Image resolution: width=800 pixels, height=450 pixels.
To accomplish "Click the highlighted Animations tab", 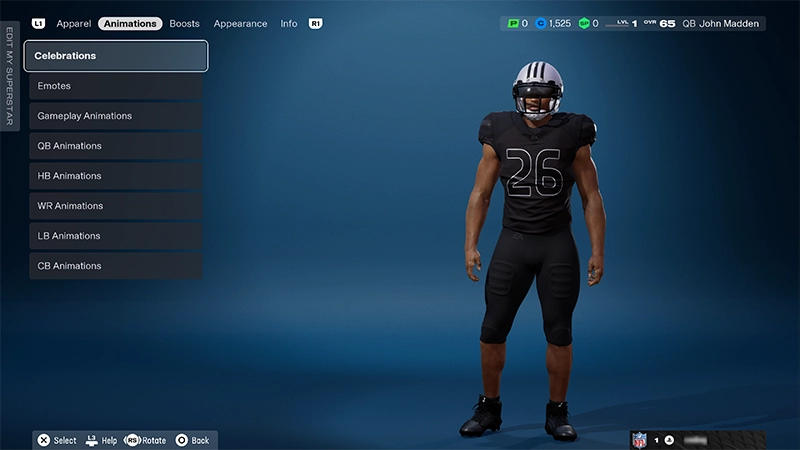I will point(130,23).
